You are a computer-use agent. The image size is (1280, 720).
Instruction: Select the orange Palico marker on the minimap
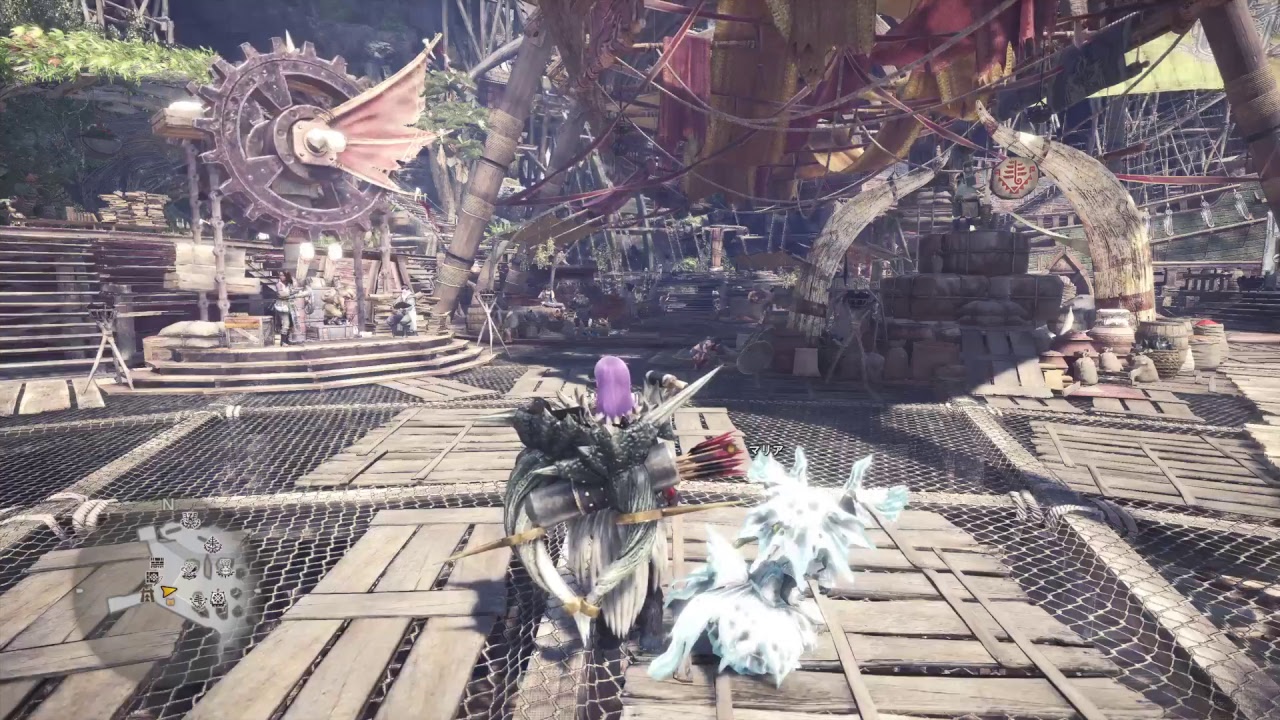pos(170,602)
